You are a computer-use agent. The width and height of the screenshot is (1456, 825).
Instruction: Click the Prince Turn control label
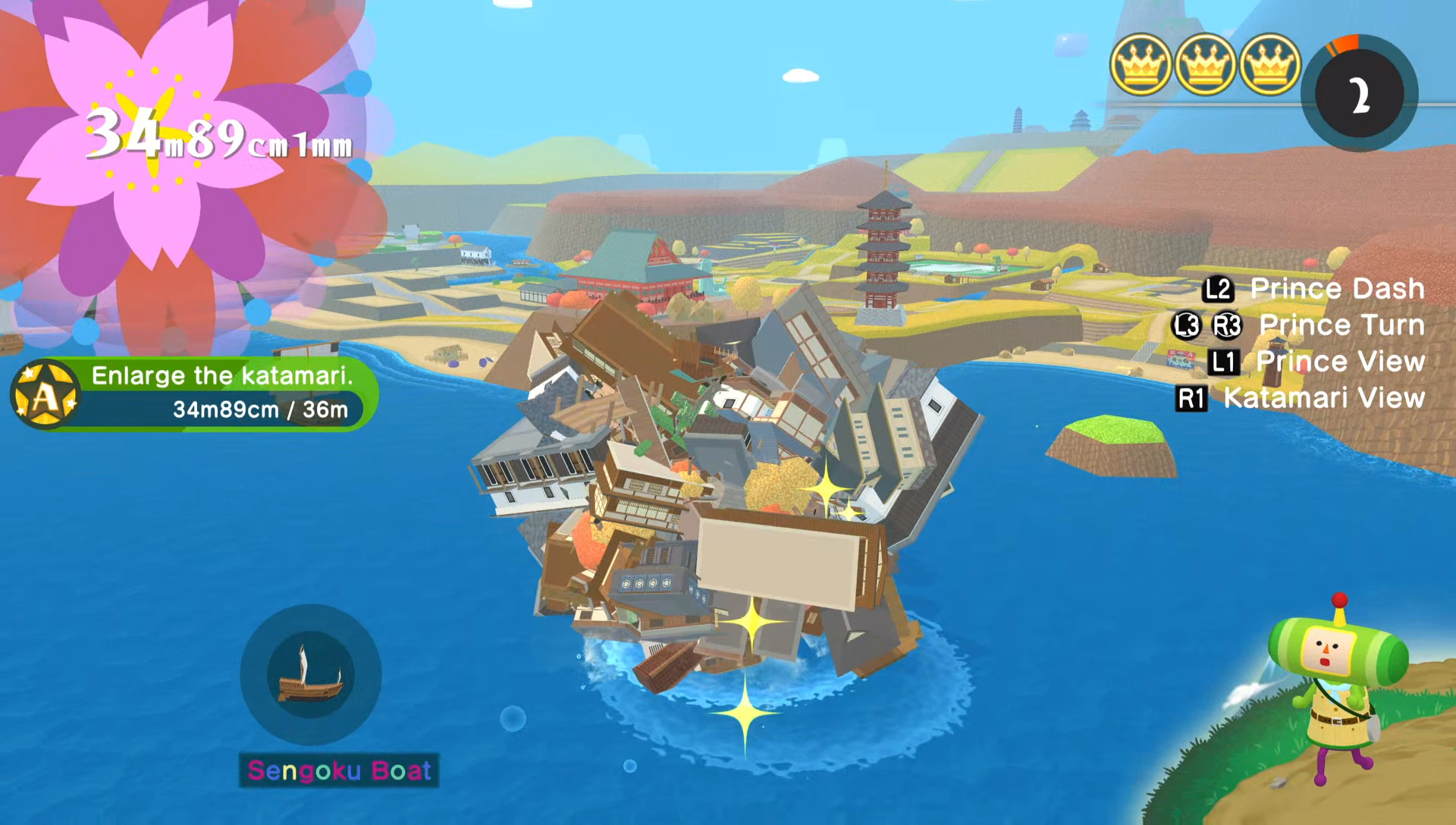1342,325
